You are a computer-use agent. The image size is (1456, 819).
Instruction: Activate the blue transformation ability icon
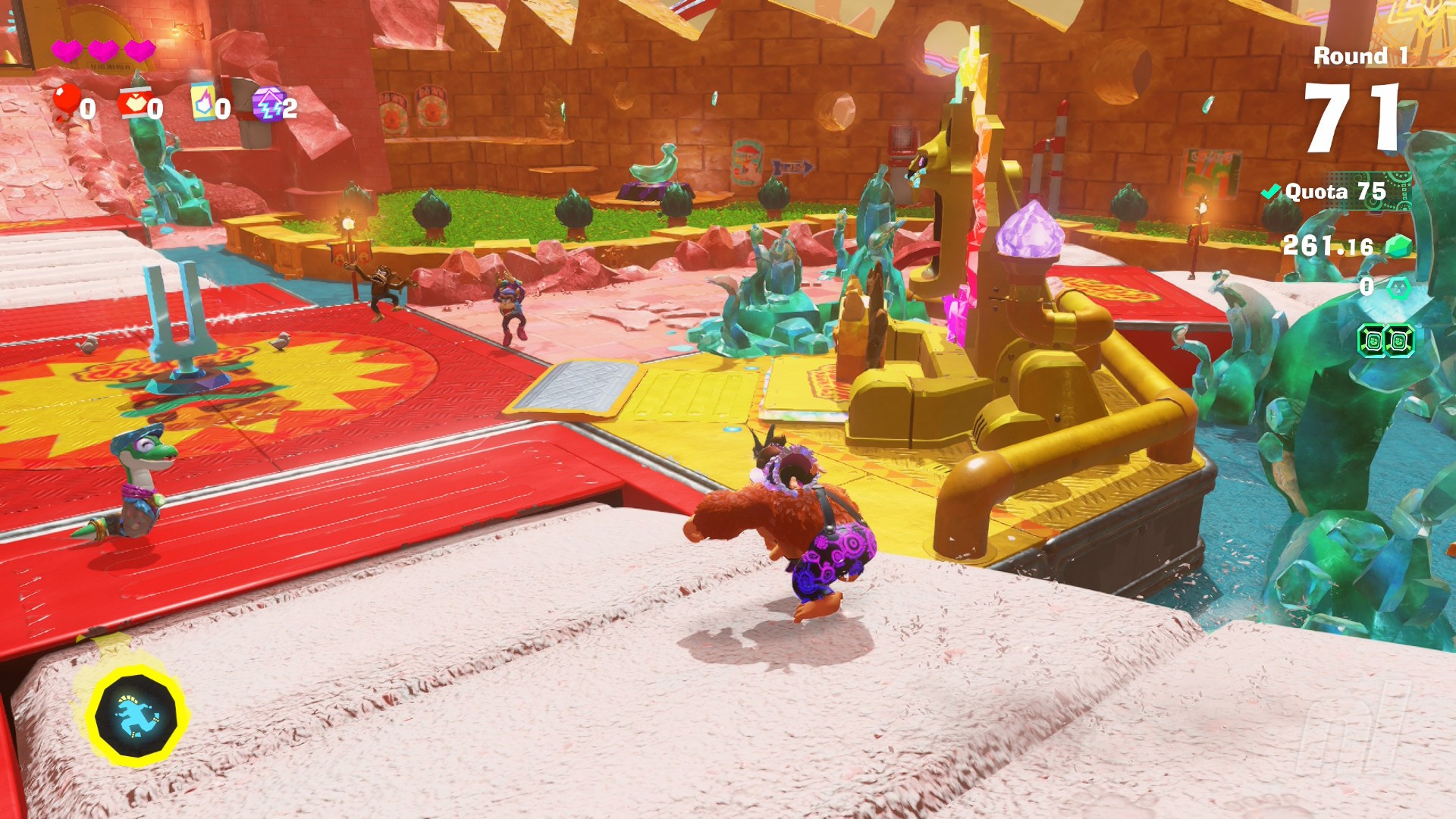(x=136, y=717)
